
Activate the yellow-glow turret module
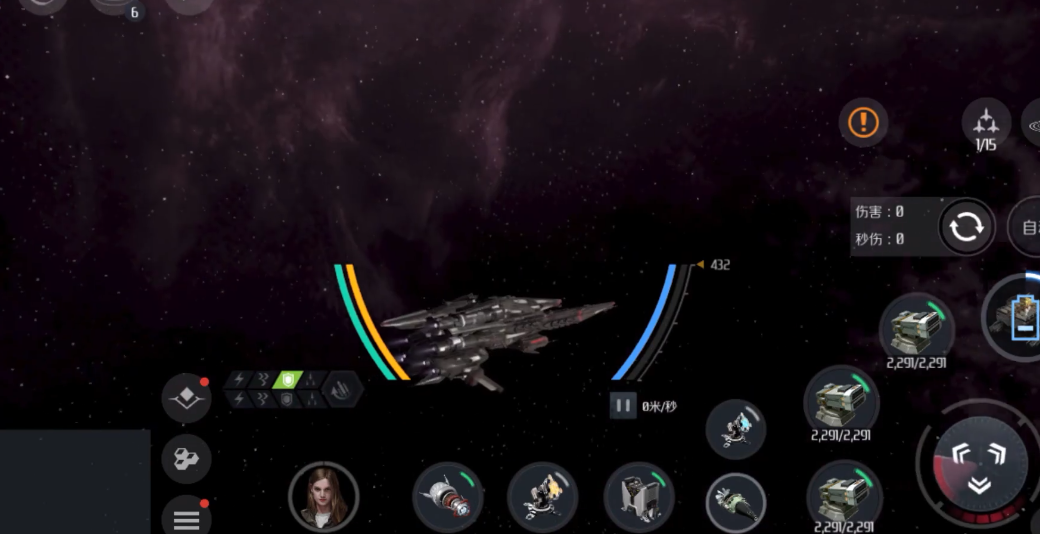pos(542,497)
